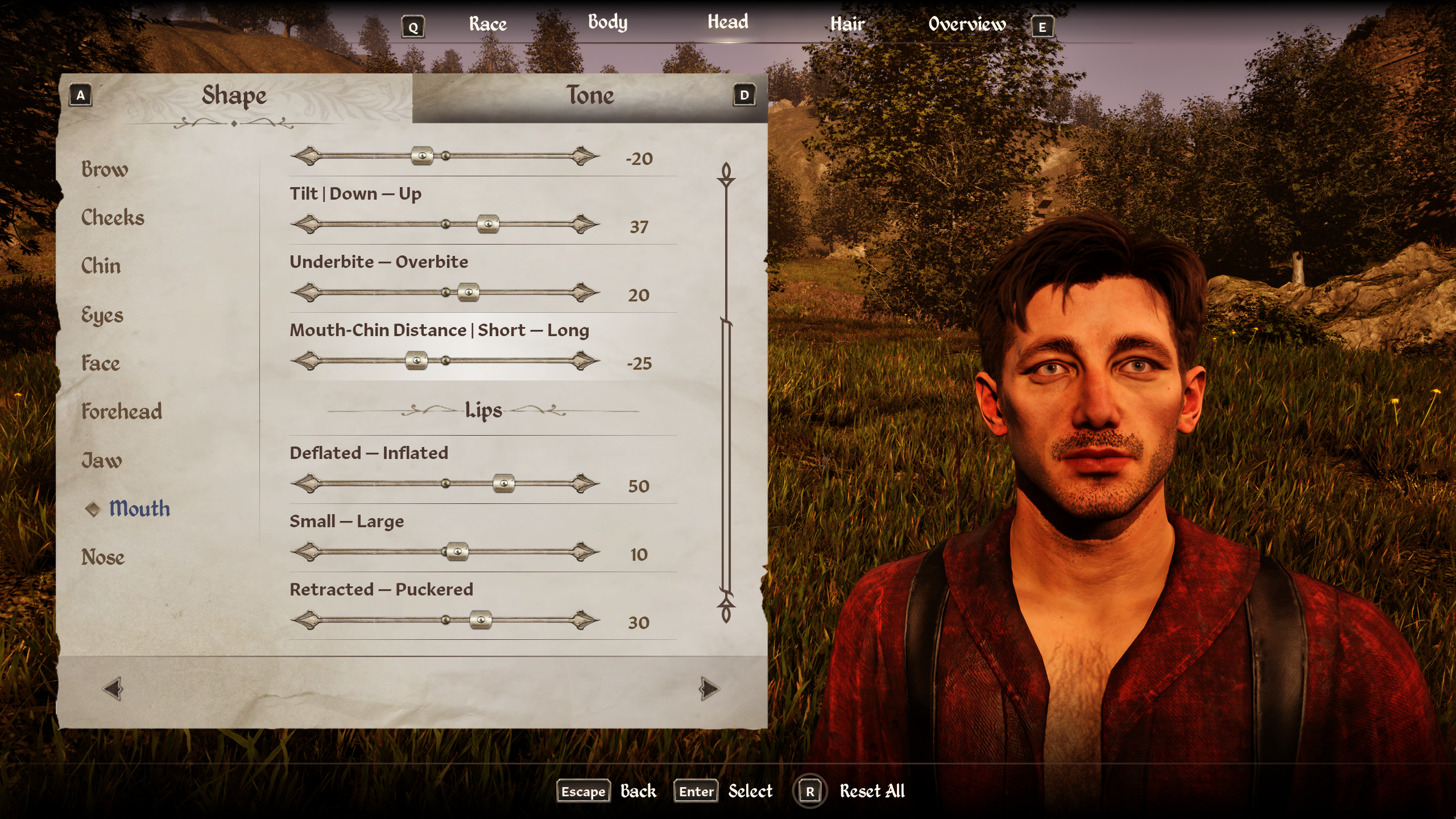Switch to the Race tab
This screenshot has height=819, width=1456.
coord(487,24)
